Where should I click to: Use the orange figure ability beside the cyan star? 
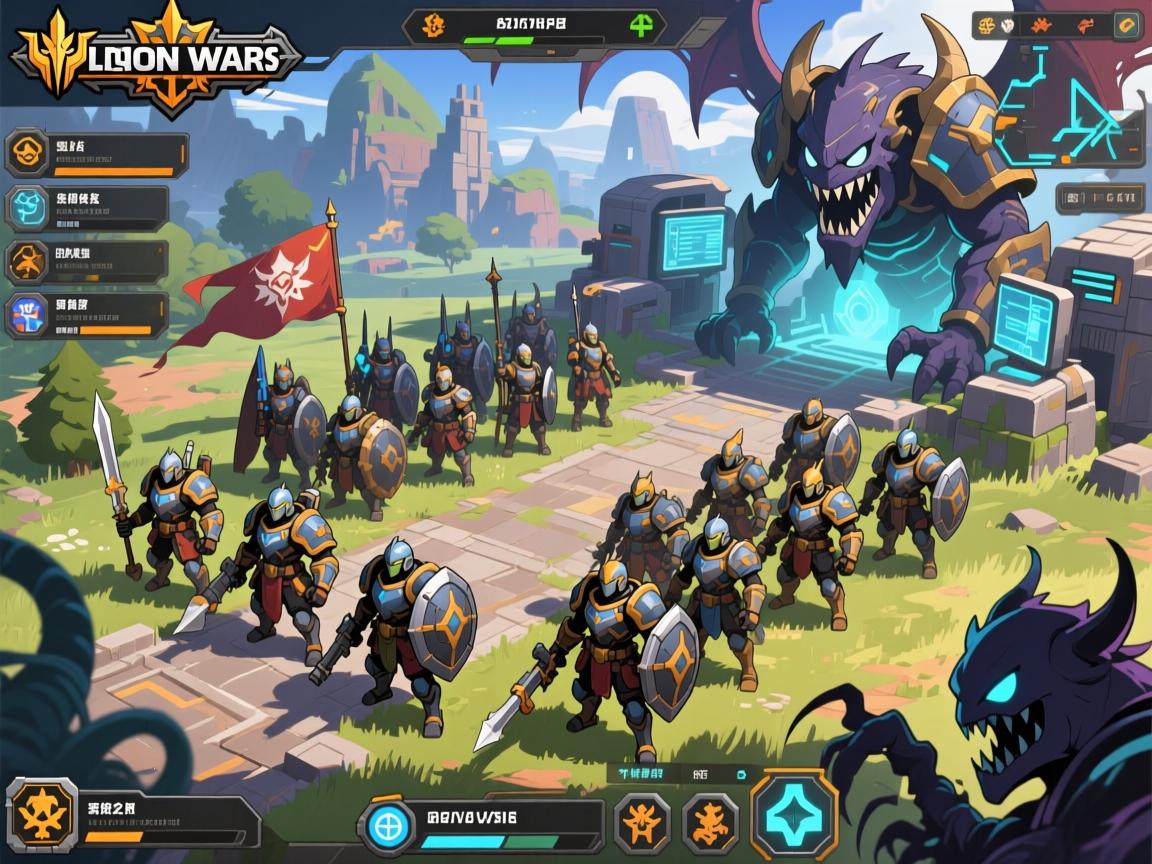[710, 823]
